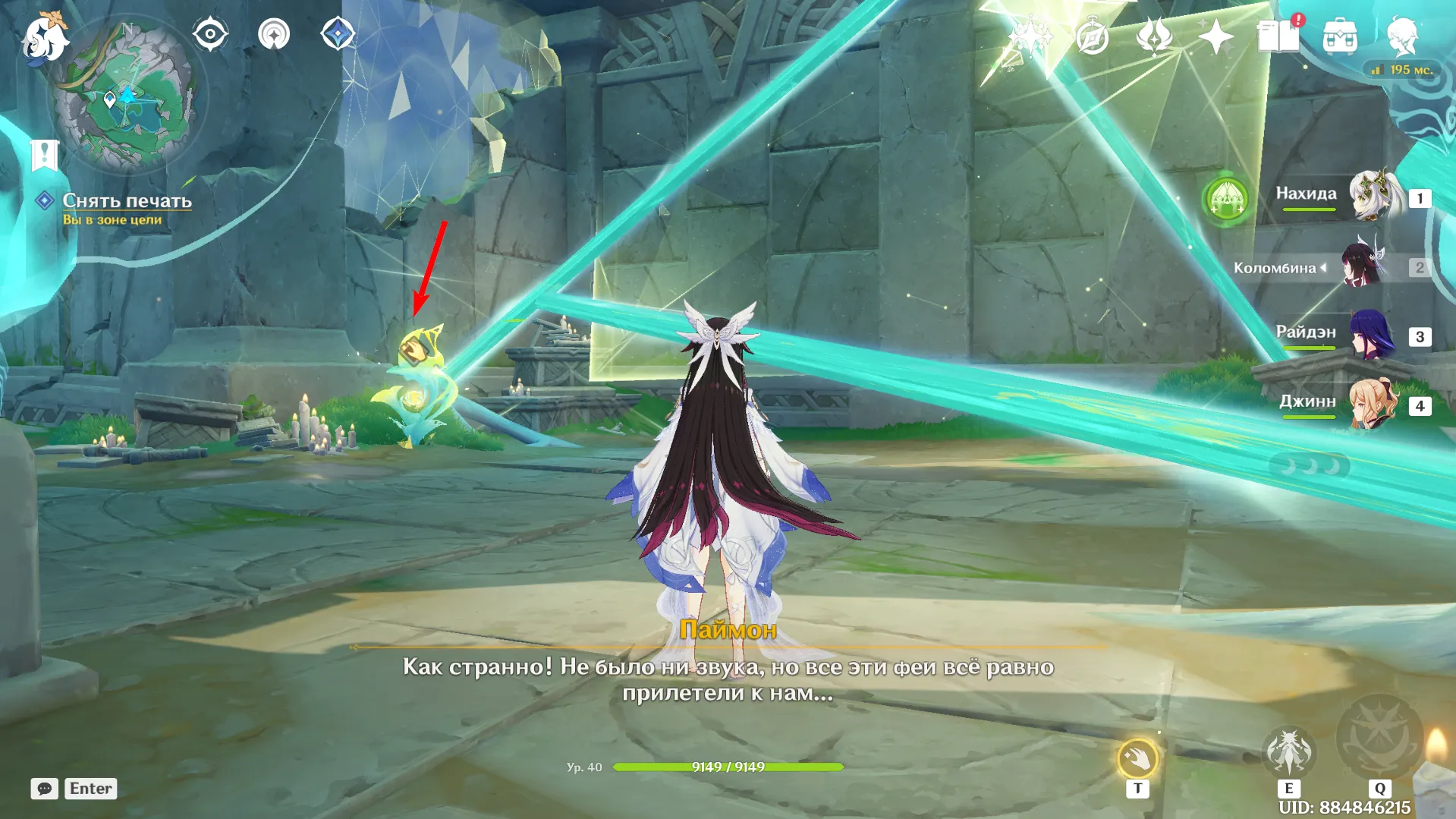
Task: Open the backpack inventory
Action: (1340, 36)
